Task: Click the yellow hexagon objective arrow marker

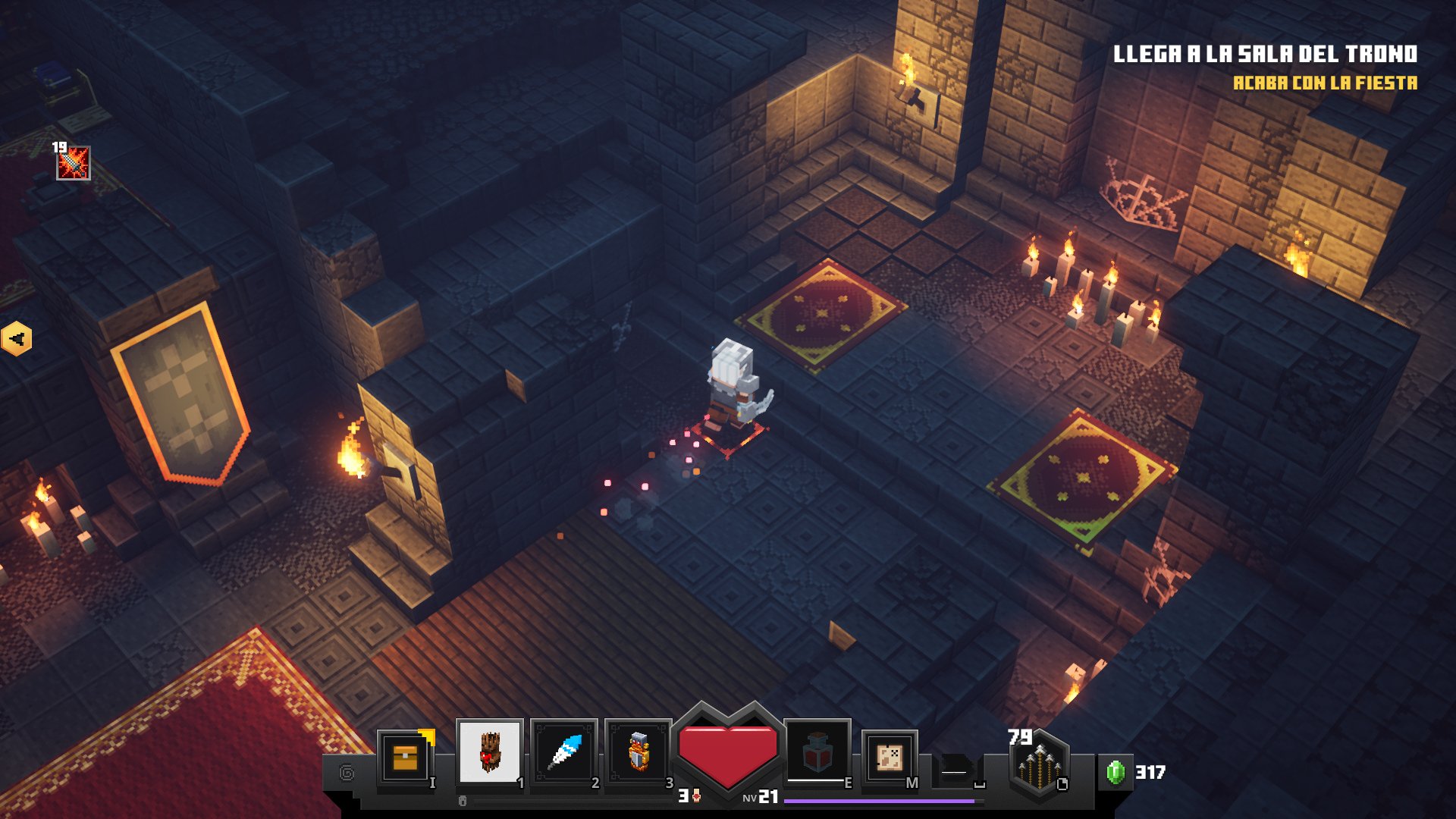Action: pos(16,338)
